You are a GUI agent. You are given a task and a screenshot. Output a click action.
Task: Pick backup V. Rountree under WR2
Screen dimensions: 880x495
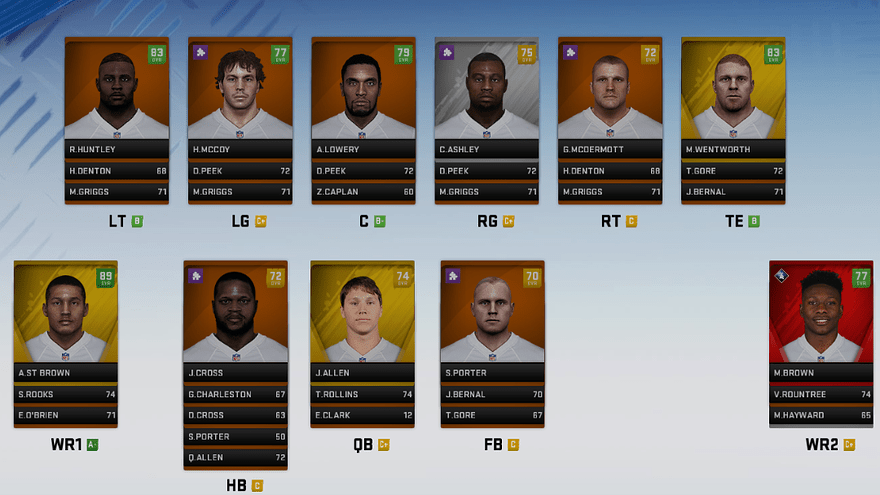(x=820, y=394)
